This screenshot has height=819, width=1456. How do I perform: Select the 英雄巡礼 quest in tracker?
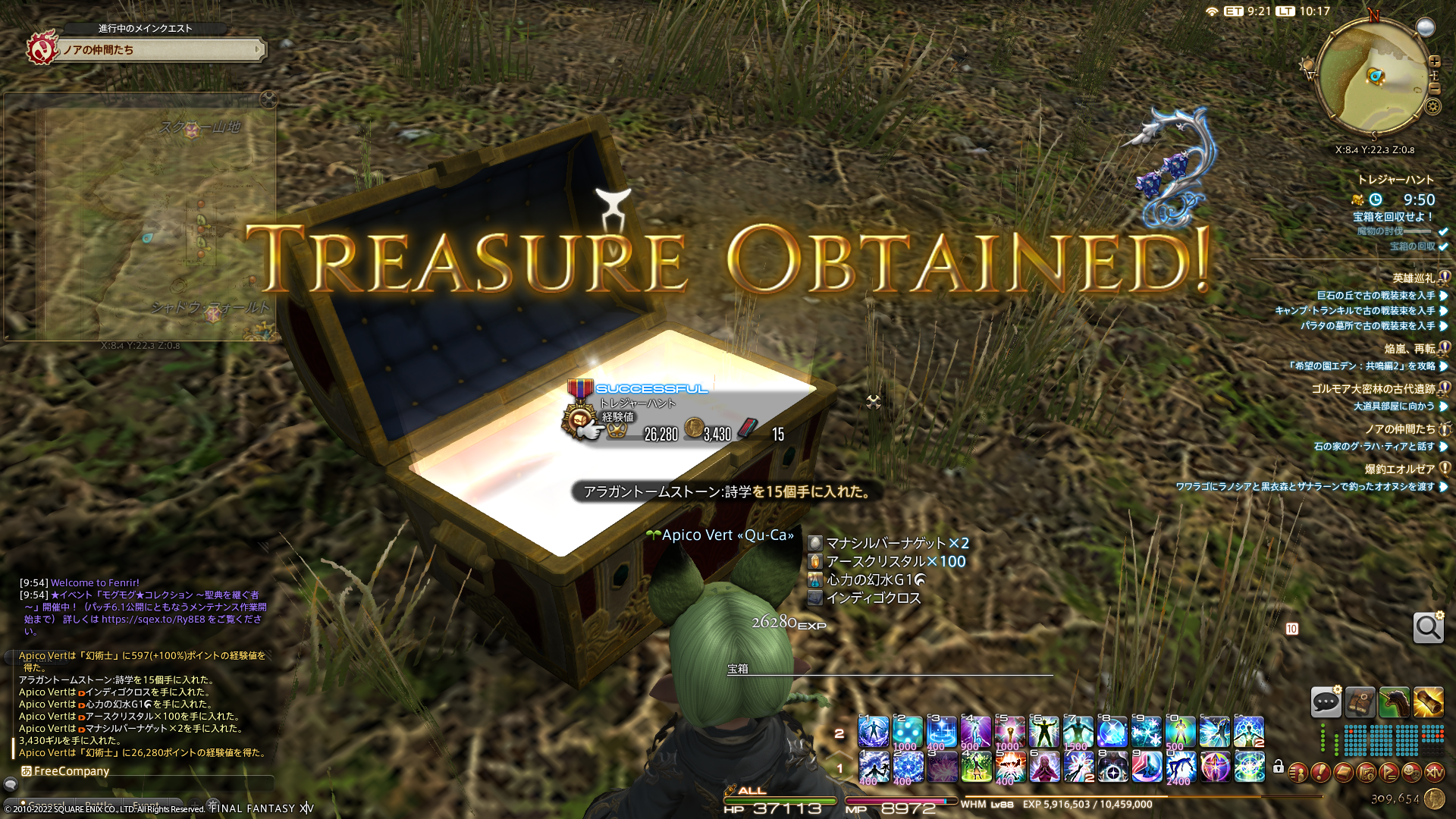point(1414,278)
